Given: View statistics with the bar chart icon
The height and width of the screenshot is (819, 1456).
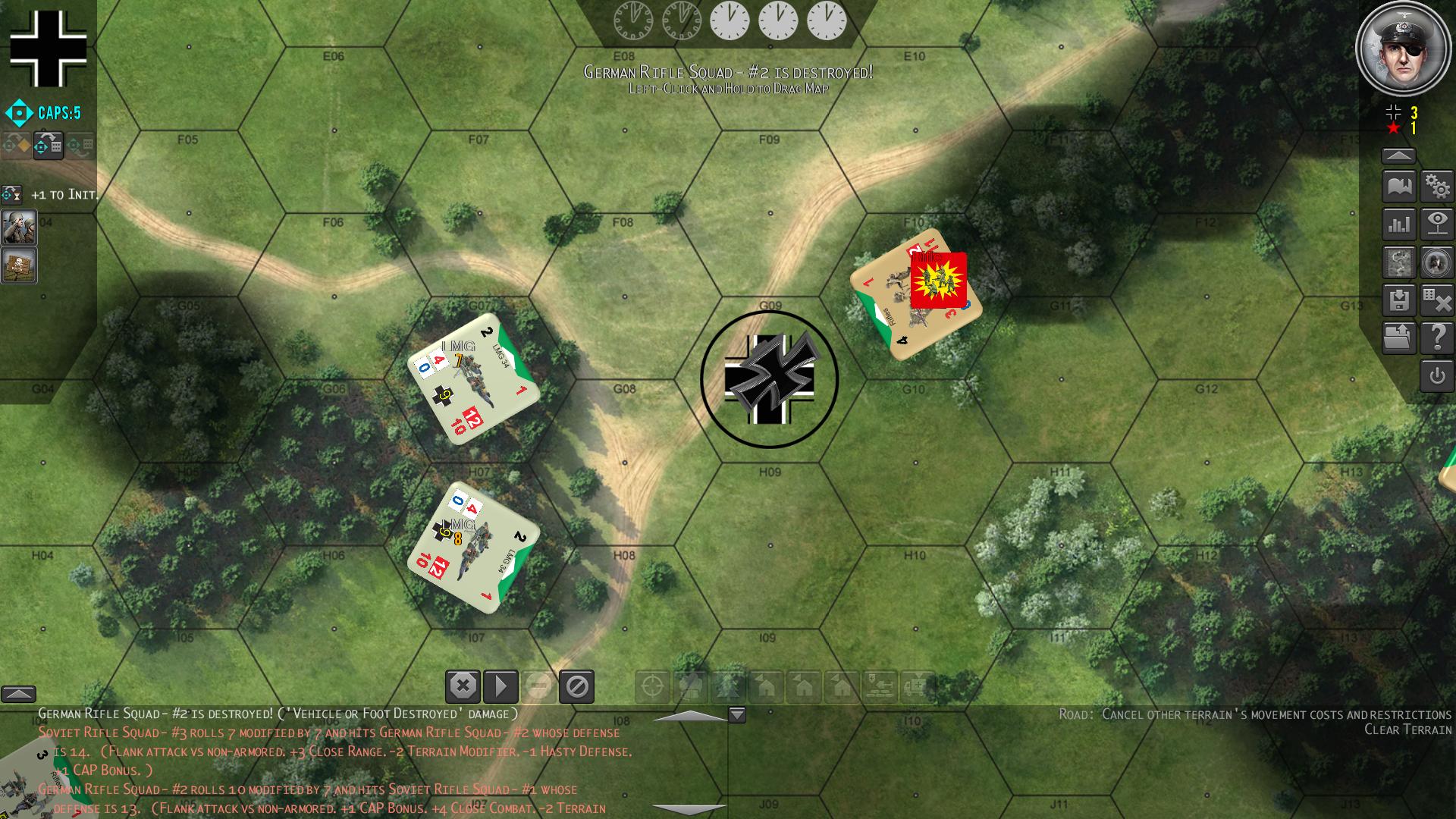Looking at the screenshot, I should (x=1399, y=224).
